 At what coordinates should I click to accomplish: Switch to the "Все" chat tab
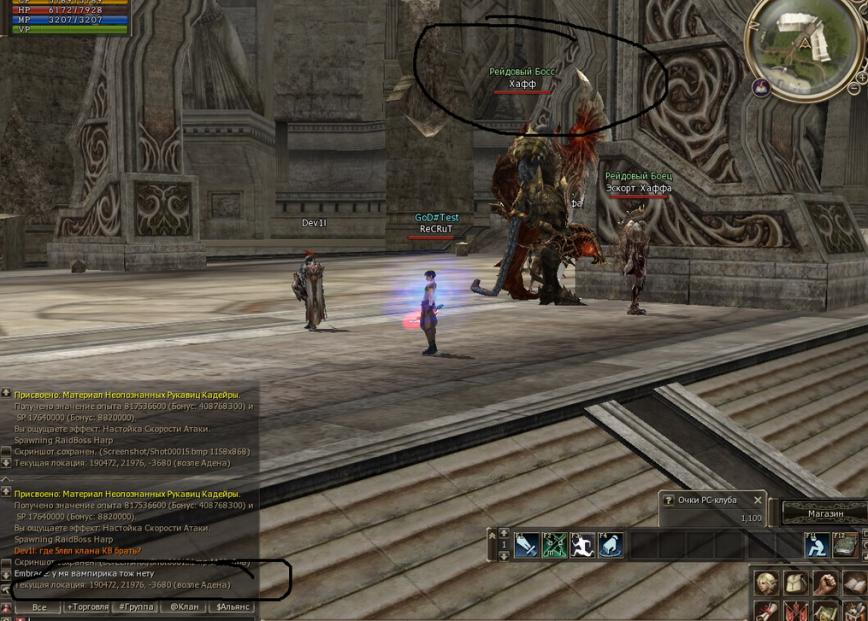tap(38, 607)
